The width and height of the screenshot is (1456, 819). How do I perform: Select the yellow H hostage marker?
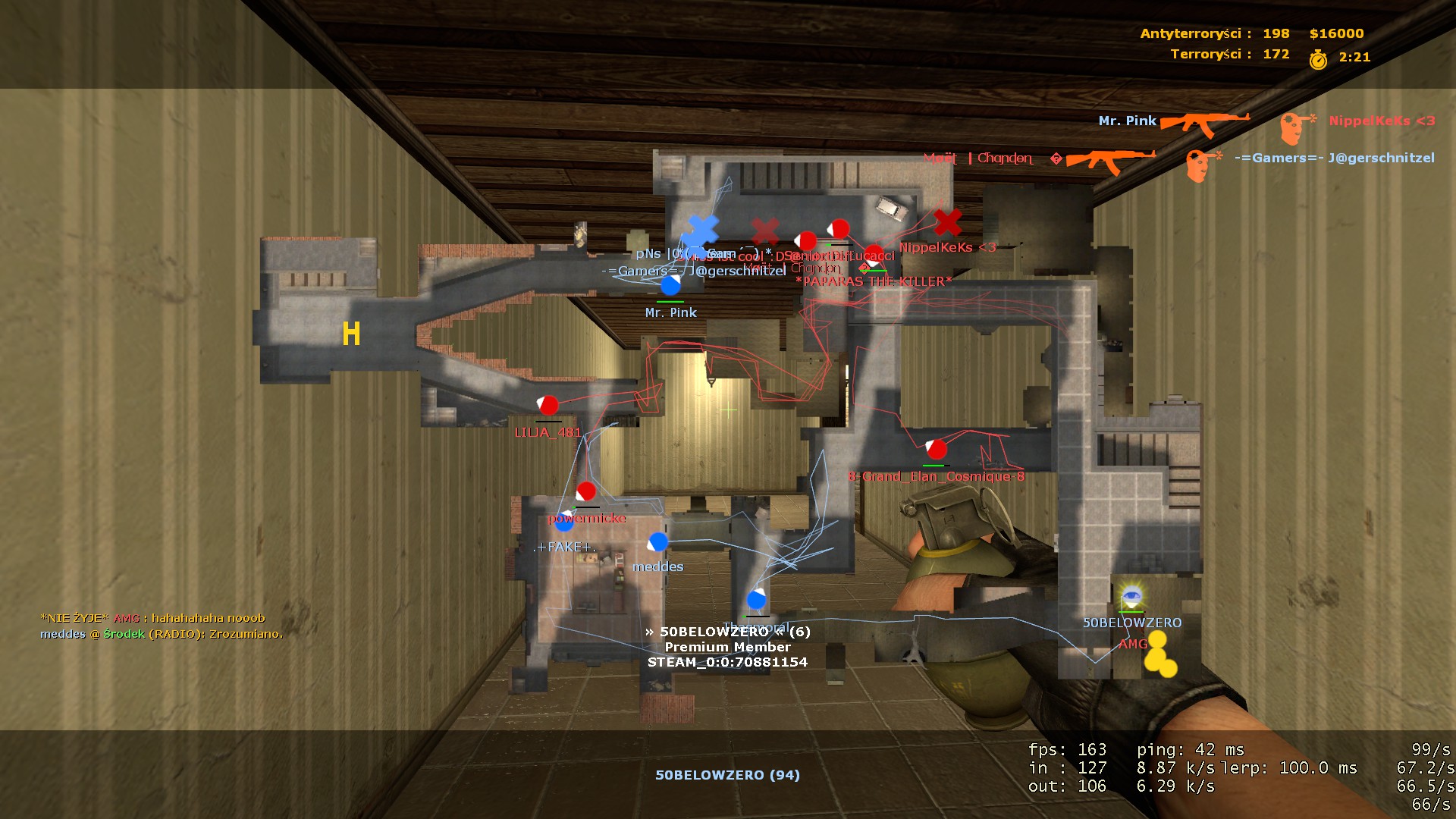351,334
